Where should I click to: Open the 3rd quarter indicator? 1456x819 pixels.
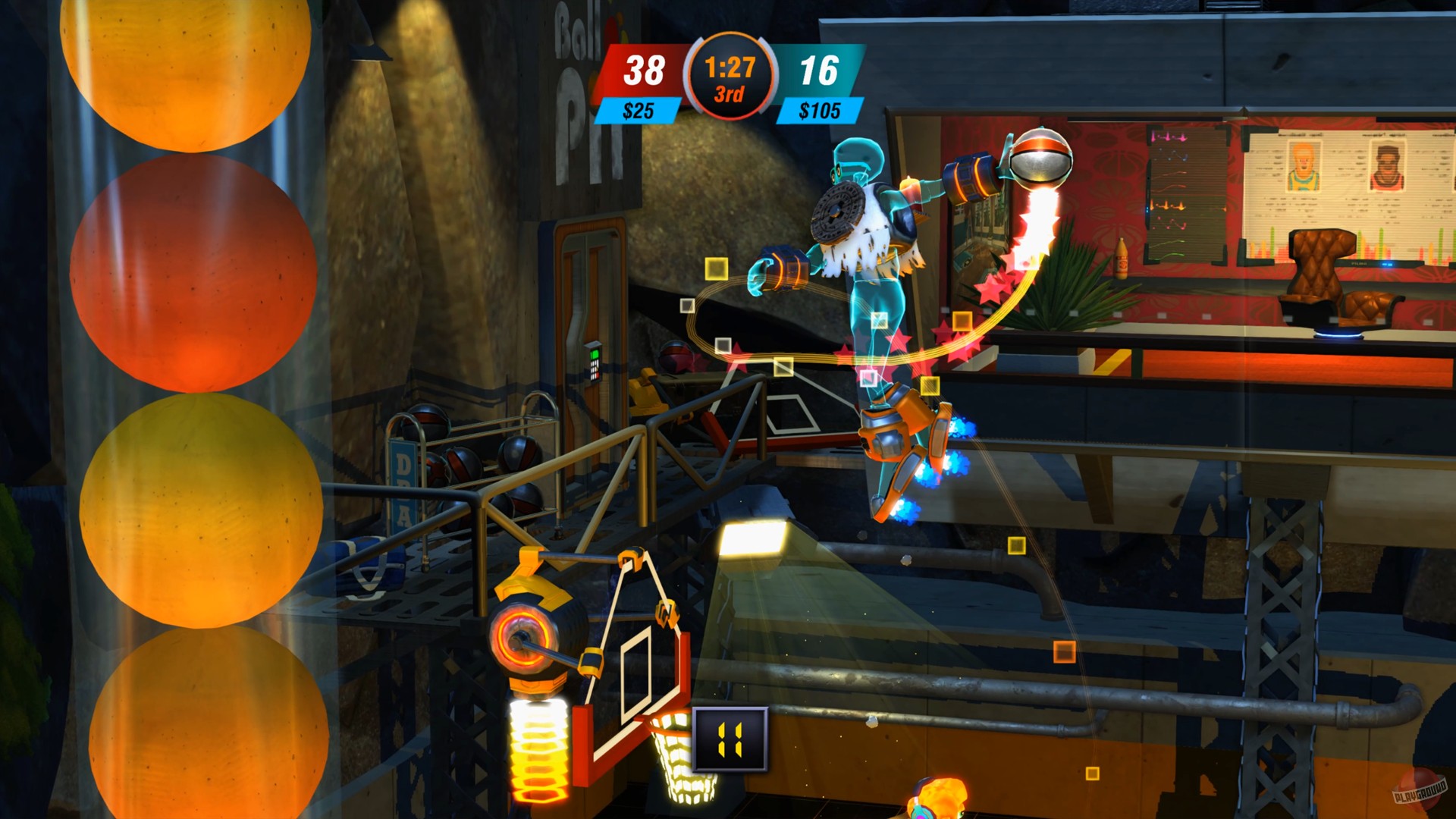(x=730, y=94)
